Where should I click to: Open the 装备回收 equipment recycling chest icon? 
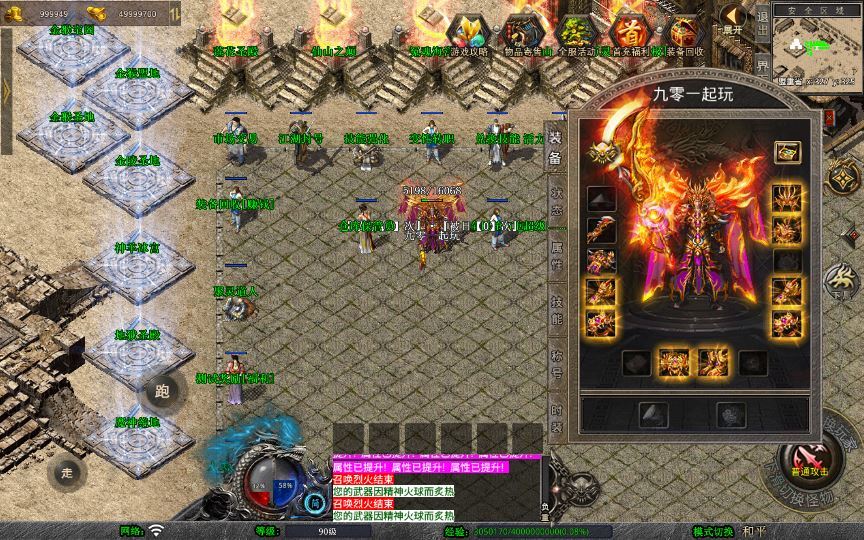(x=683, y=32)
